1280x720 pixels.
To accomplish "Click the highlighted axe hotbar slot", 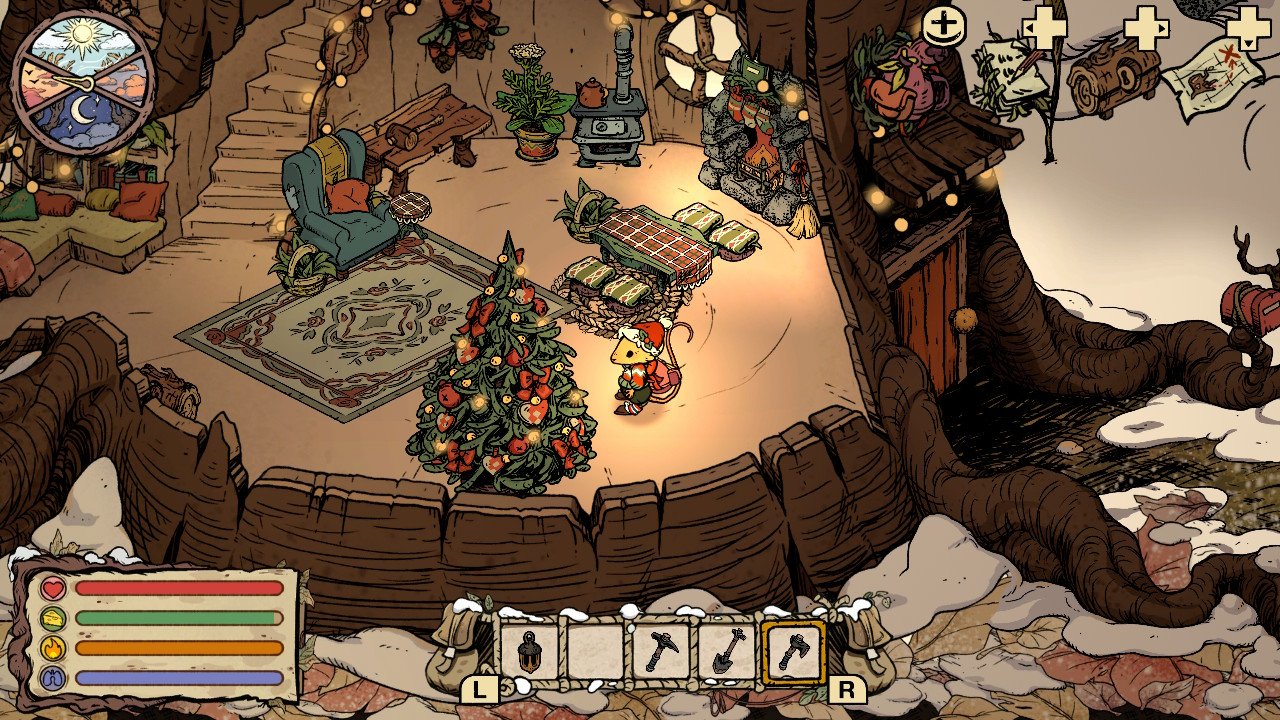I will 793,653.
